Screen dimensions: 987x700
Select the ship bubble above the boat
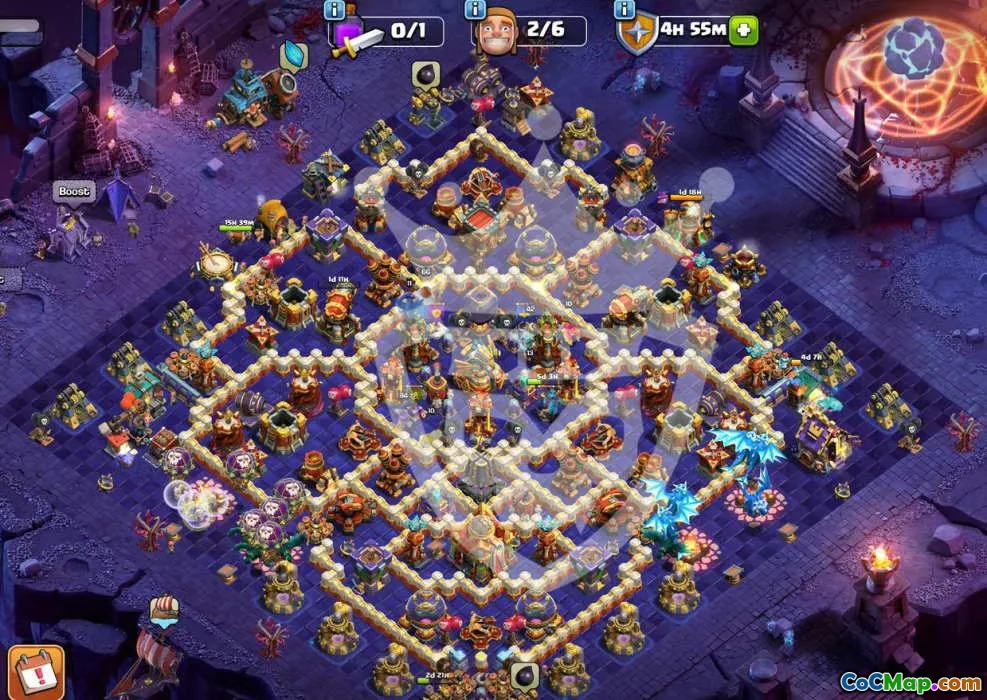tap(164, 608)
